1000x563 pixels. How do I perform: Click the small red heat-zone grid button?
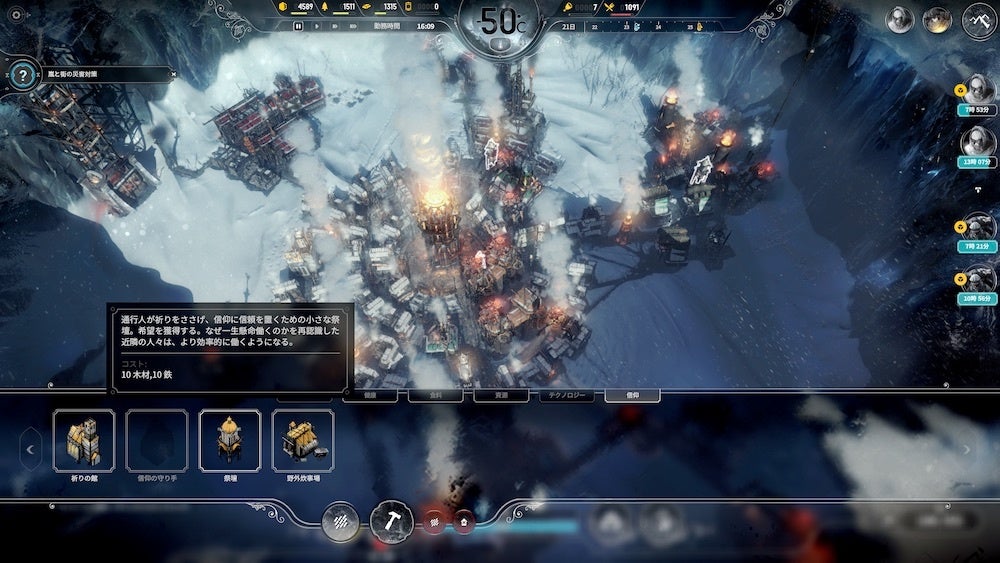434,521
